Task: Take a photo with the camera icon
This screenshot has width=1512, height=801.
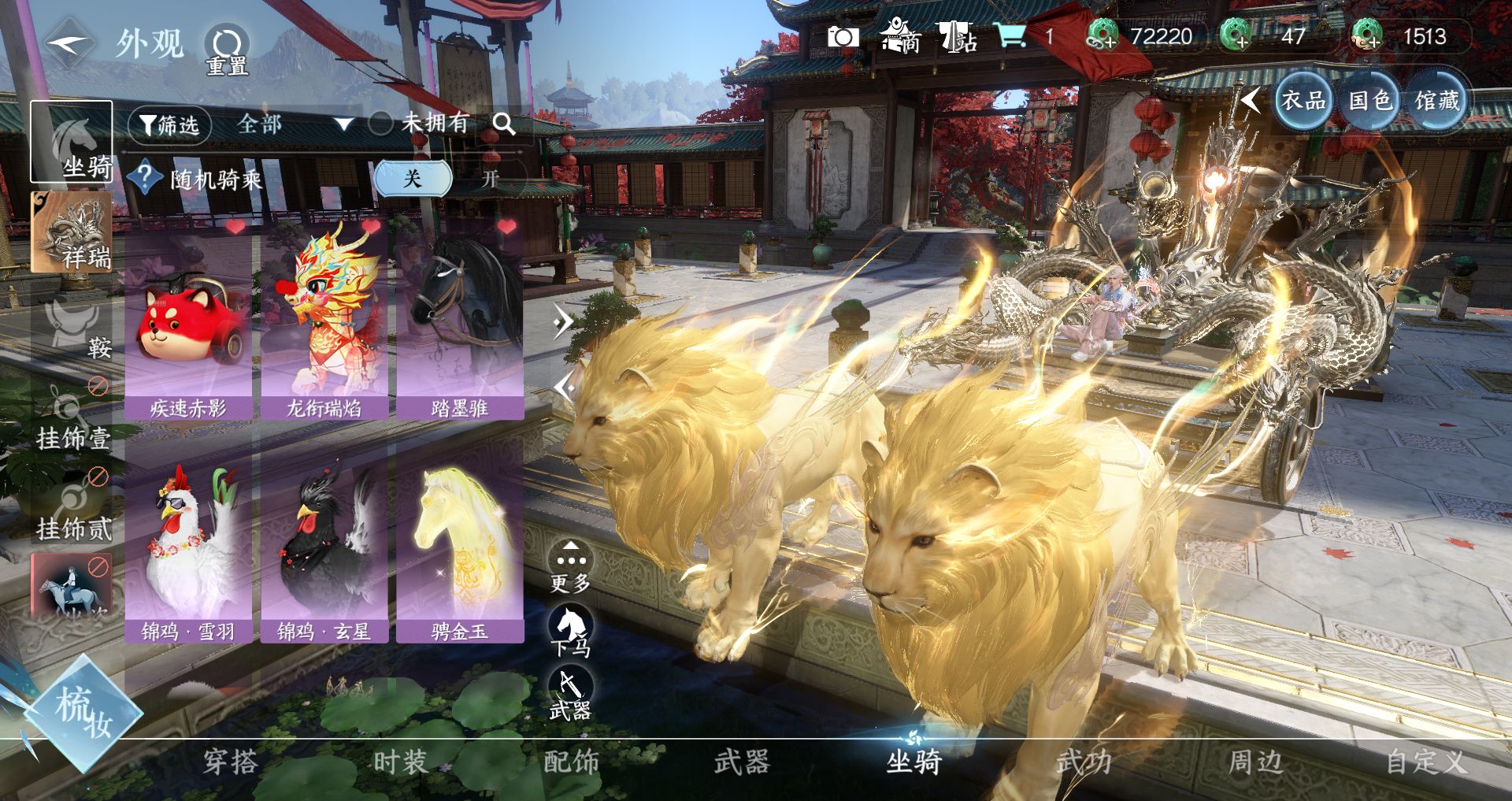Action: point(843,37)
